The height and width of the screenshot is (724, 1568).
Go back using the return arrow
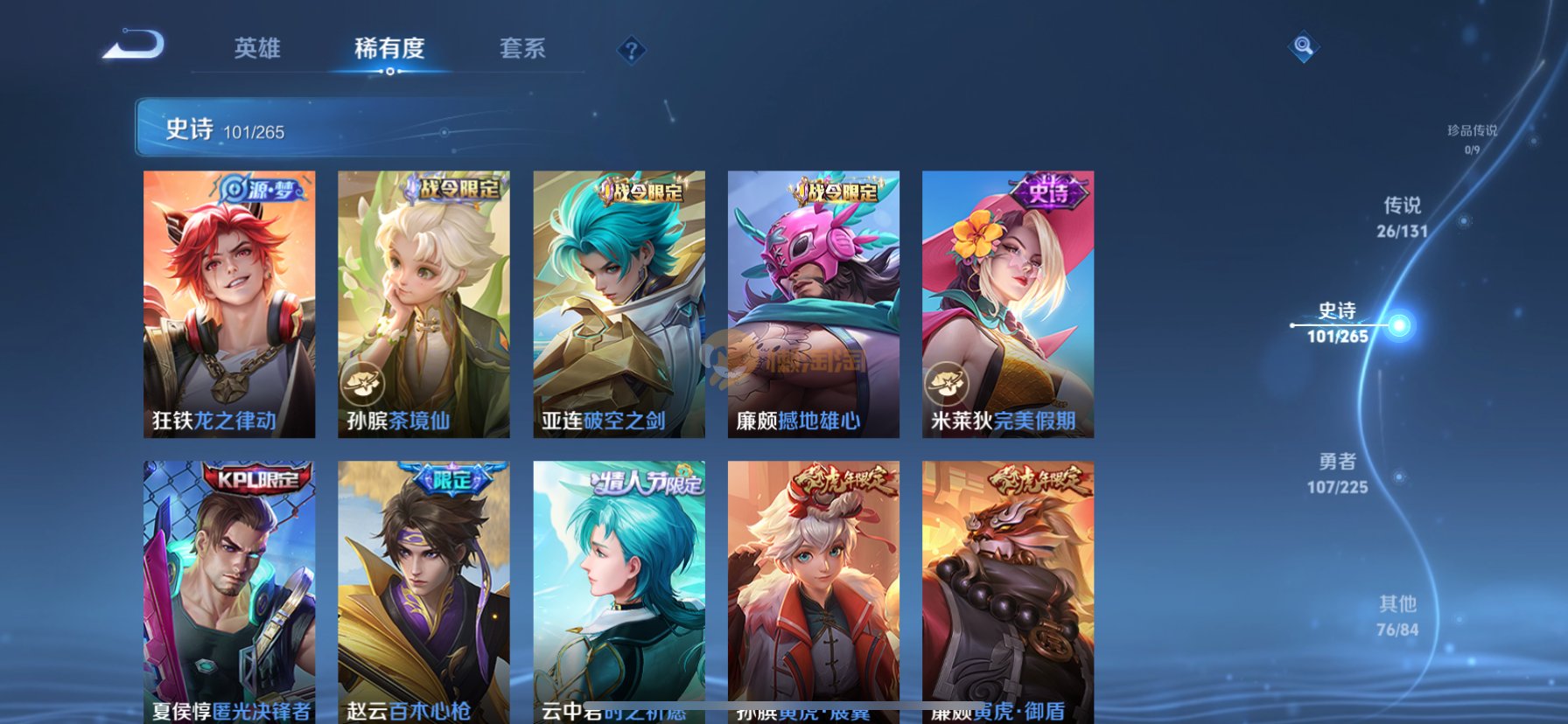[x=134, y=45]
